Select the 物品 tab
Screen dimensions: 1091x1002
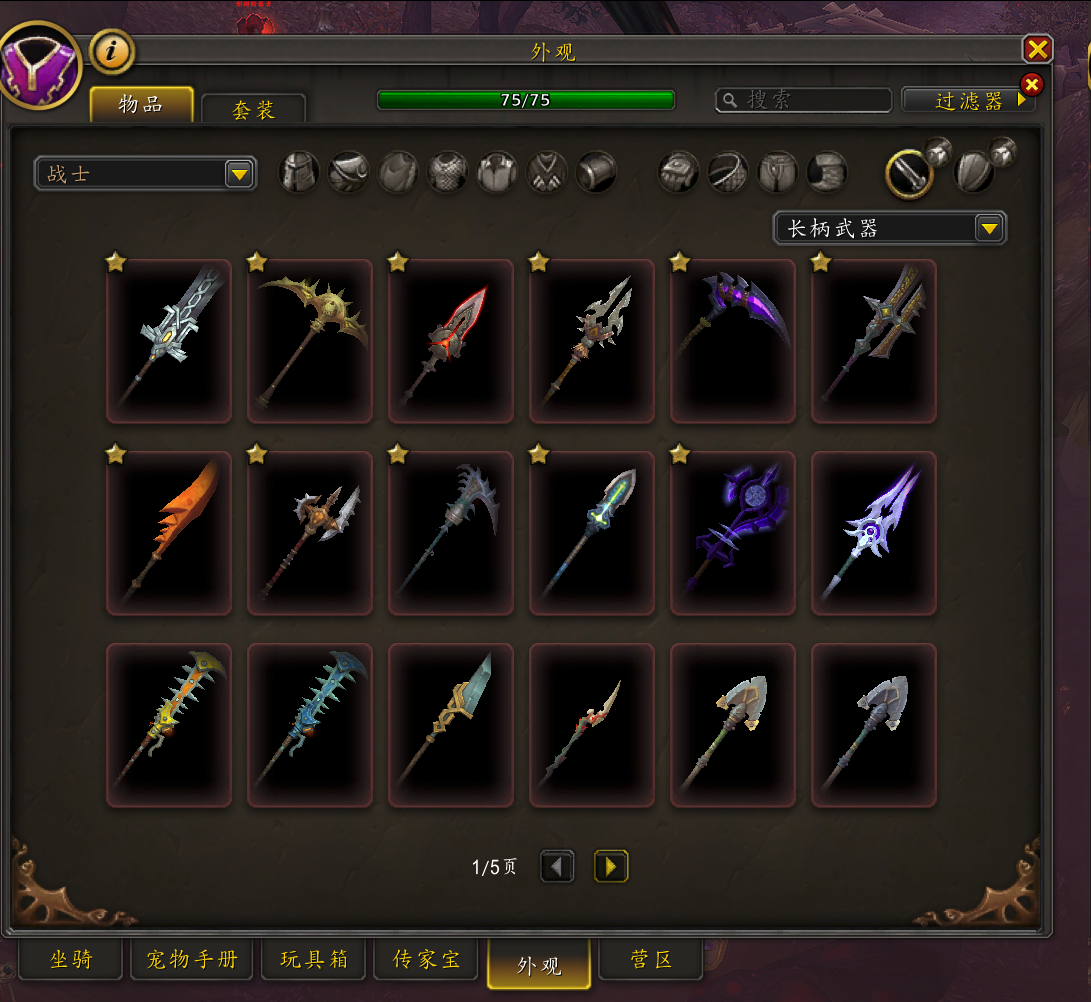141,105
